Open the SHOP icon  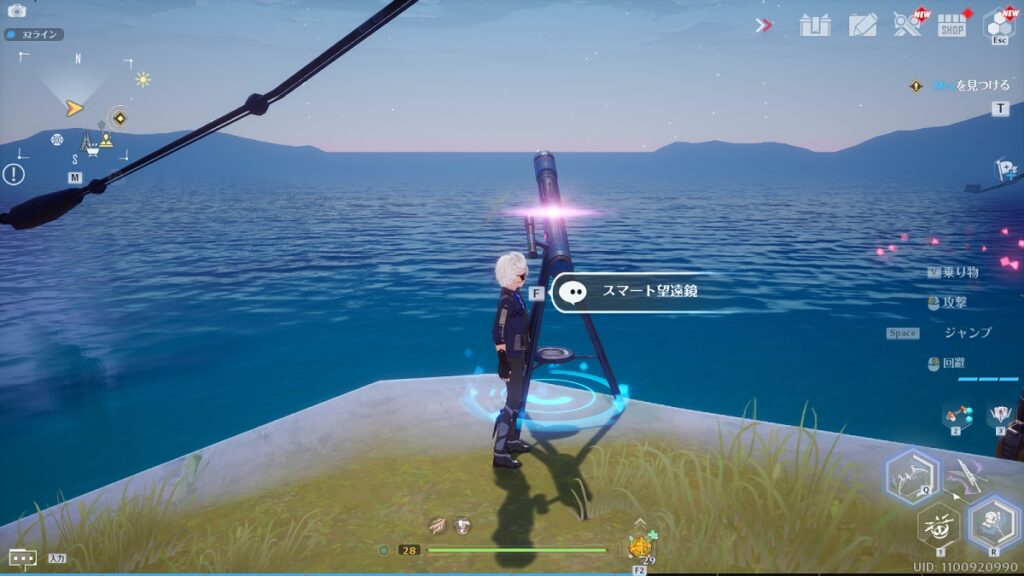click(x=952, y=25)
